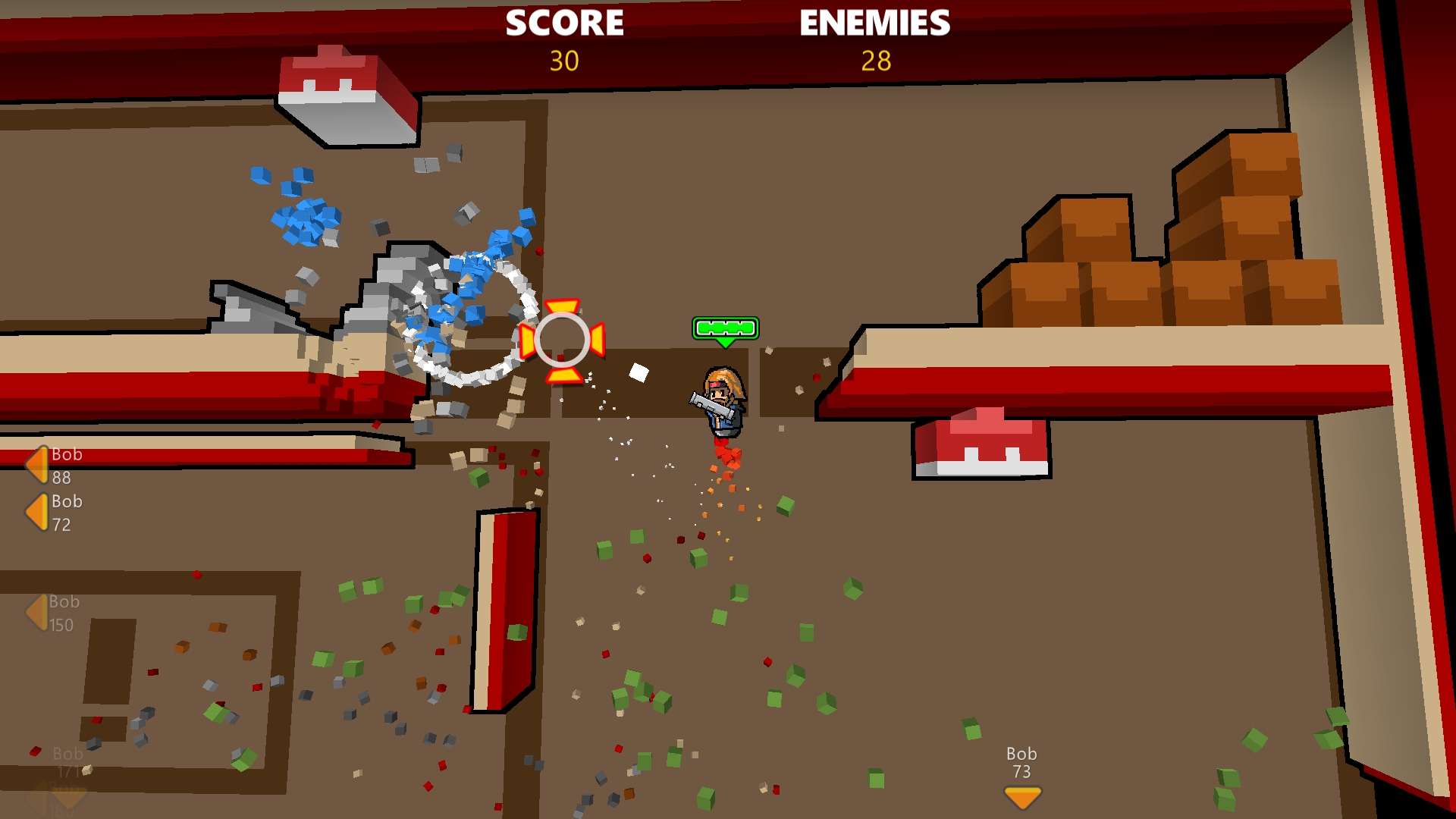Select the ENEMIES header tab
The height and width of the screenshot is (819, 1456).
[874, 23]
